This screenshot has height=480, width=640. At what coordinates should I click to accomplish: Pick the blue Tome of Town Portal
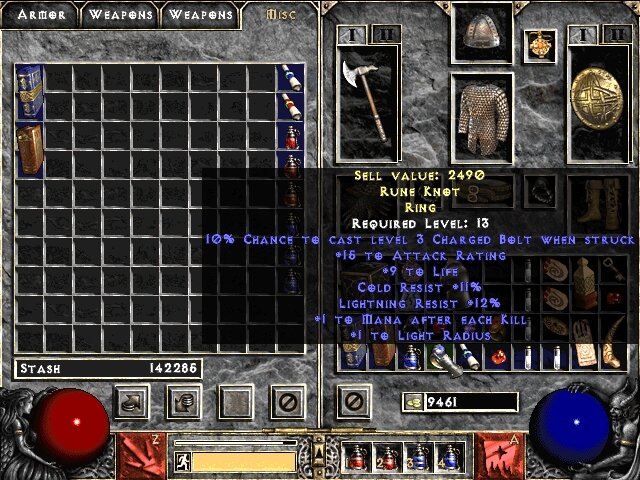pos(29,91)
